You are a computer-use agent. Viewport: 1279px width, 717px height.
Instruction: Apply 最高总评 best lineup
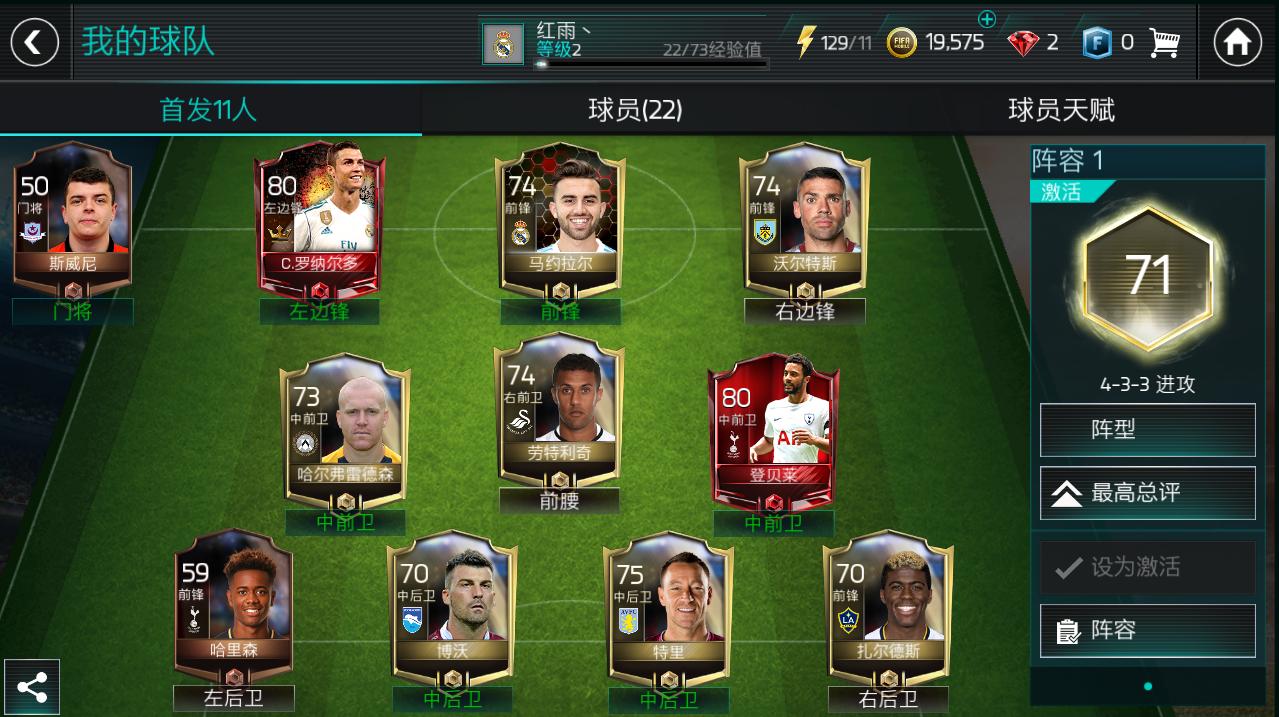1147,493
